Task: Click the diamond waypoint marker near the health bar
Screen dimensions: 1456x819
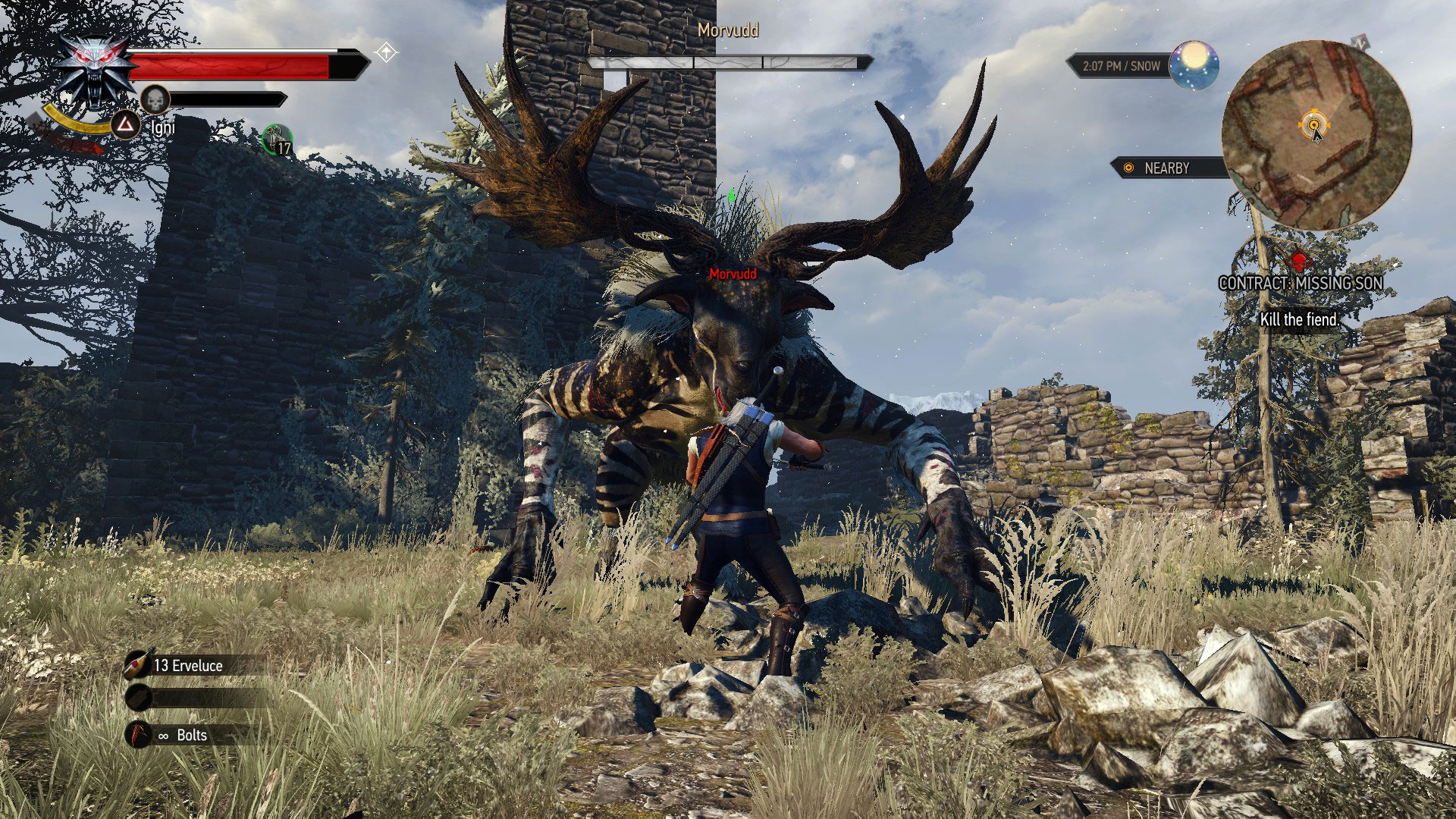Action: 386,53
